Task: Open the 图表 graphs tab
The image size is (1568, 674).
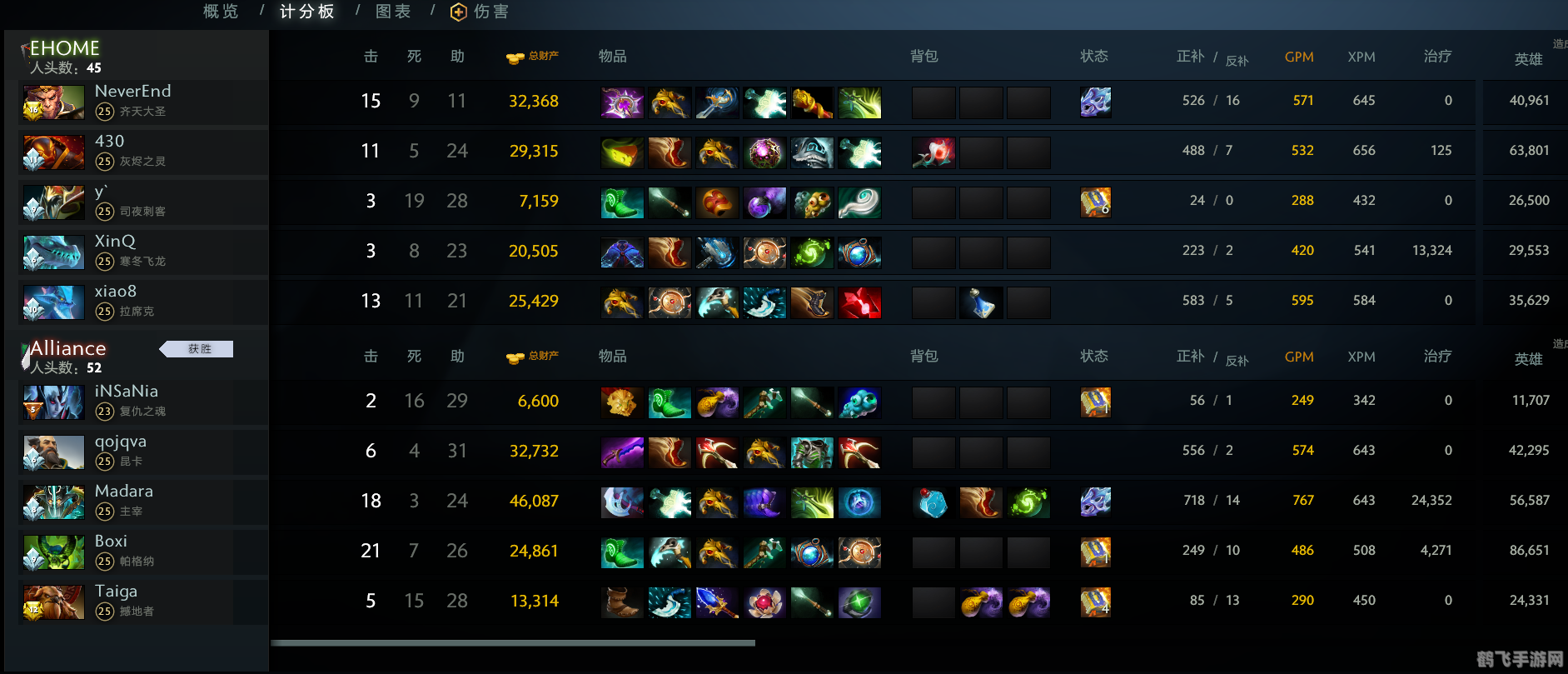Action: point(392,12)
